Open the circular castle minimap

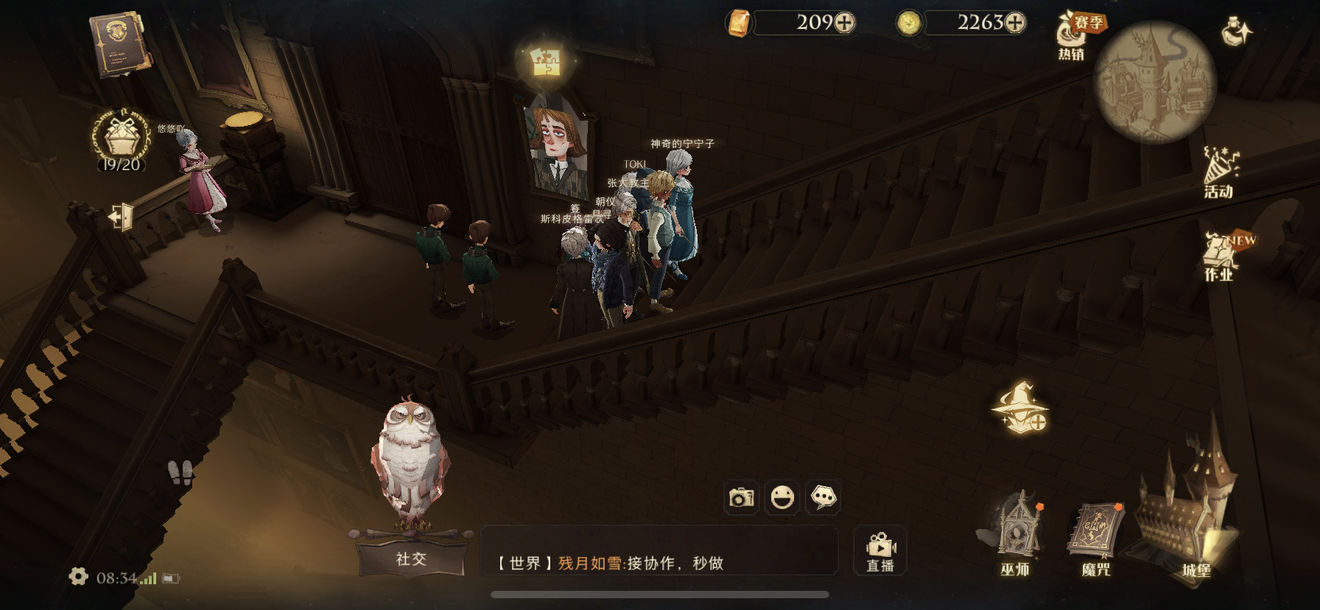tap(1155, 82)
